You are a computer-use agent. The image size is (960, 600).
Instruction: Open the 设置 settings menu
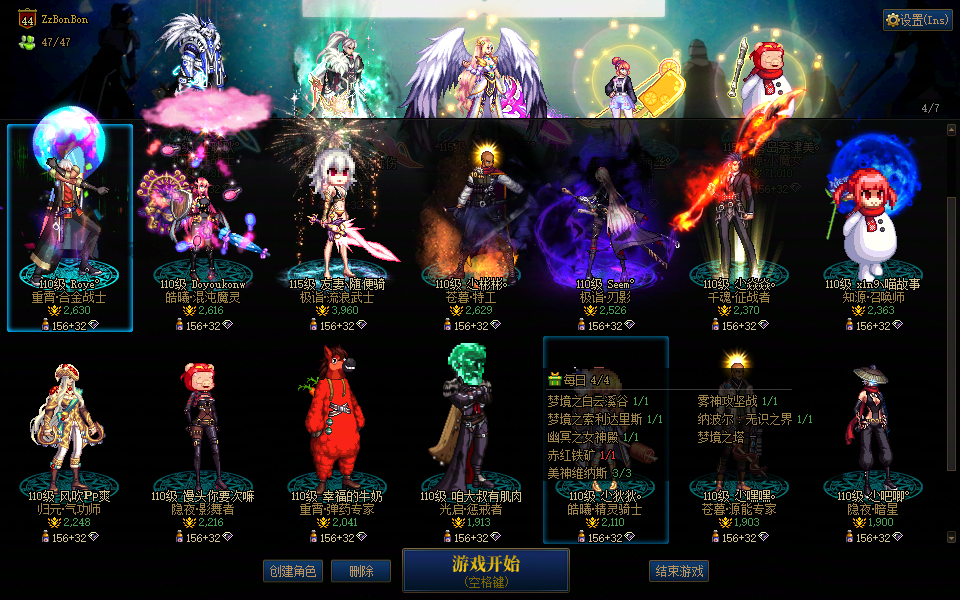917,20
